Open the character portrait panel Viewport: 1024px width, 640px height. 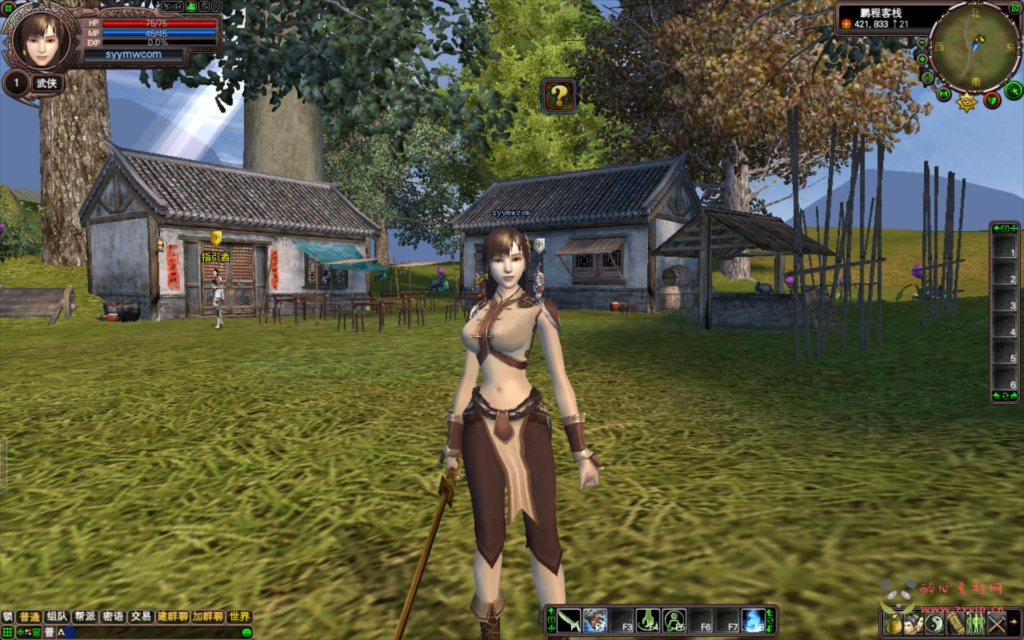41,39
